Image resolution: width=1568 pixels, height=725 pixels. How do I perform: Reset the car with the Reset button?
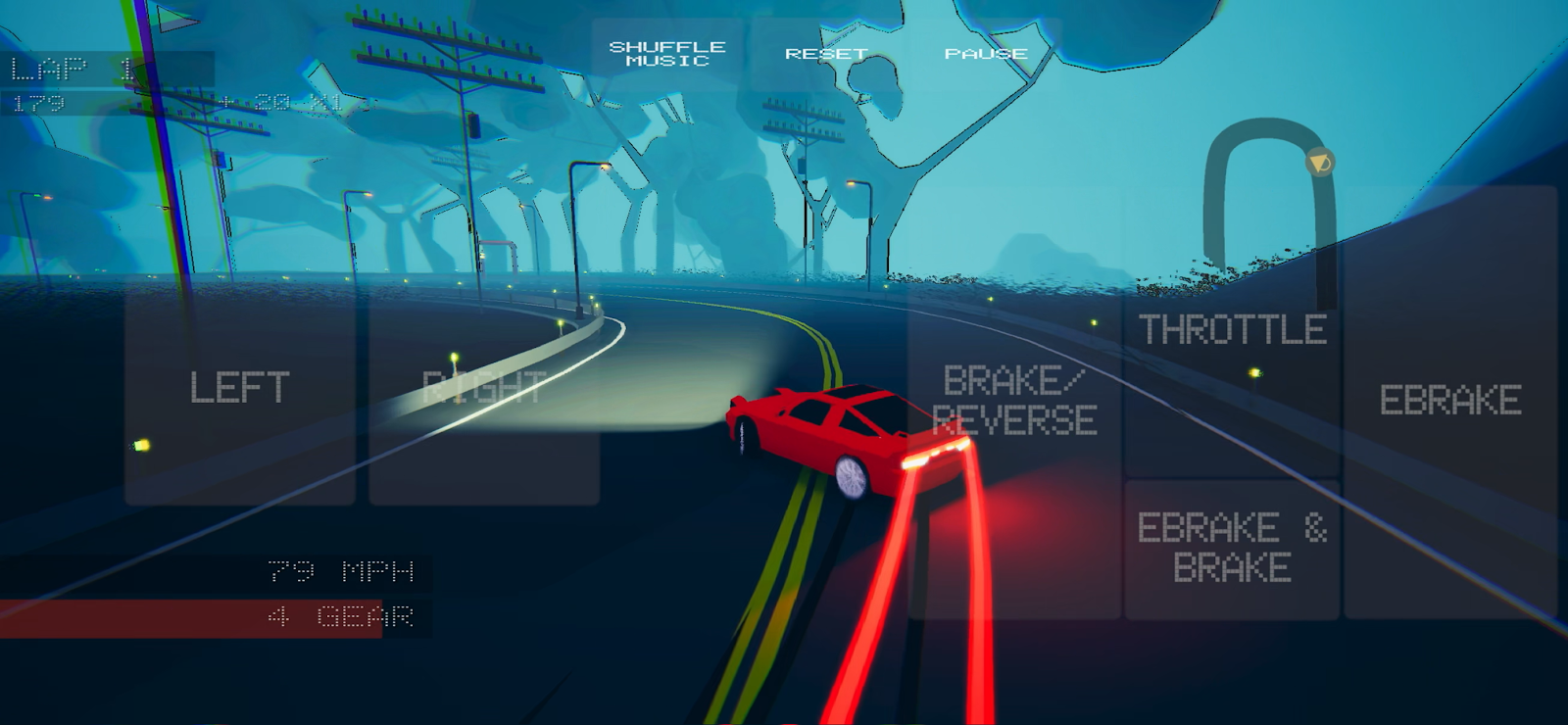pos(826,54)
